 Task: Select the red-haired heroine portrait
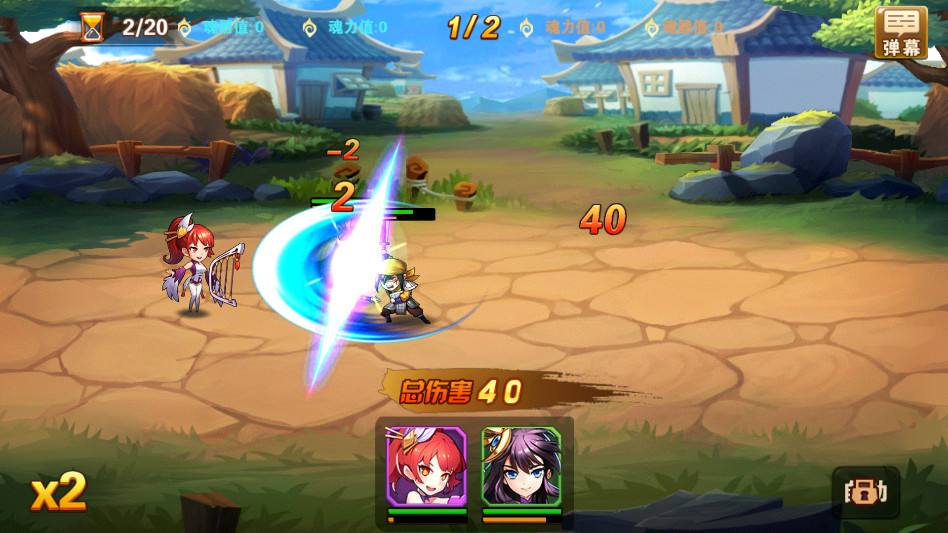tap(426, 466)
